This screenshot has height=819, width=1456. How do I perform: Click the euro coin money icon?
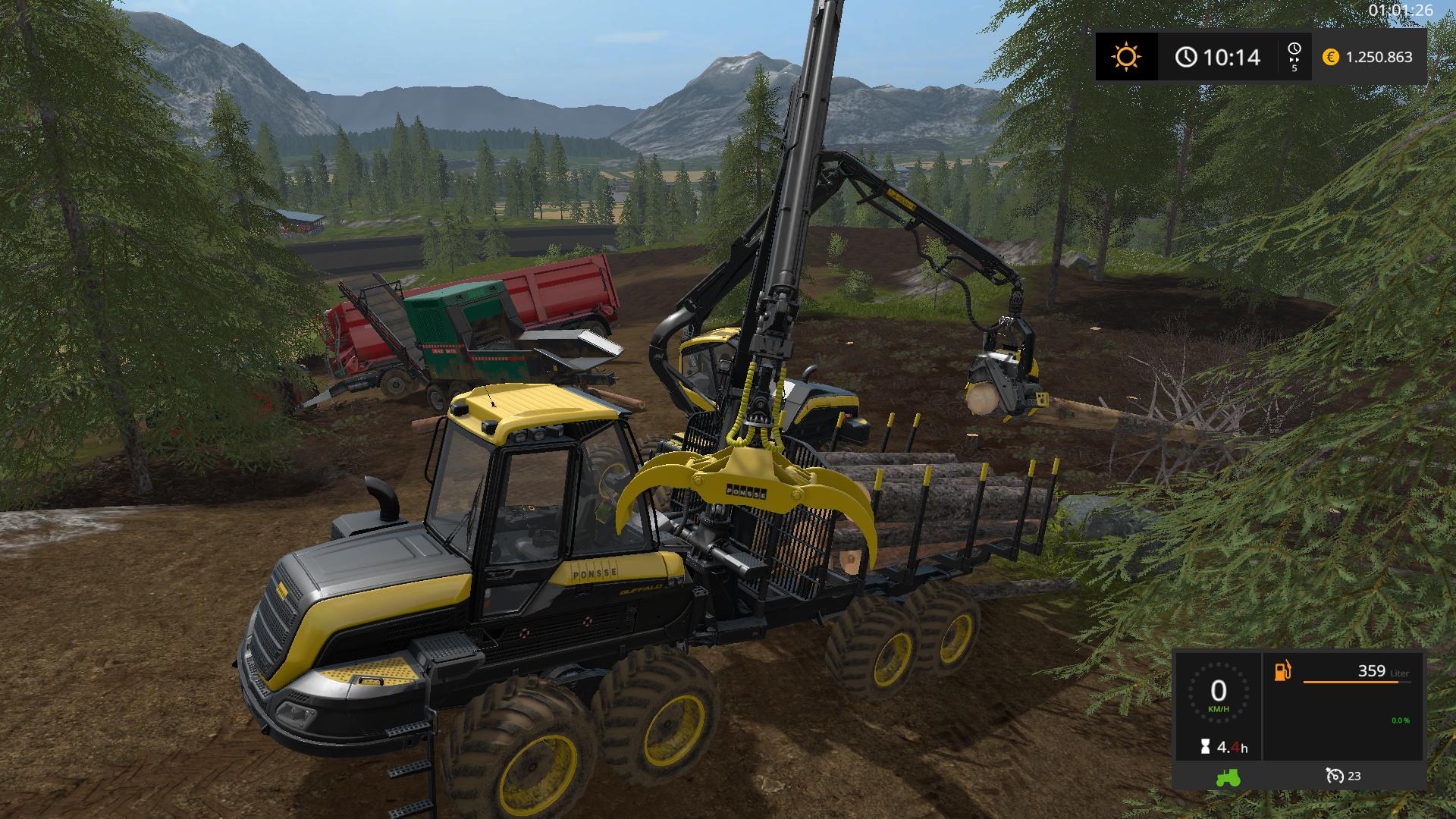pos(1330,57)
